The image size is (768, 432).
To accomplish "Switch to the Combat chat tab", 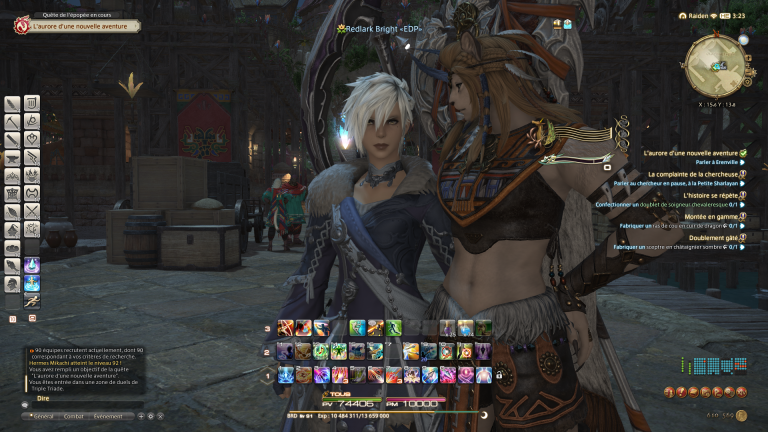I will click(x=74, y=415).
